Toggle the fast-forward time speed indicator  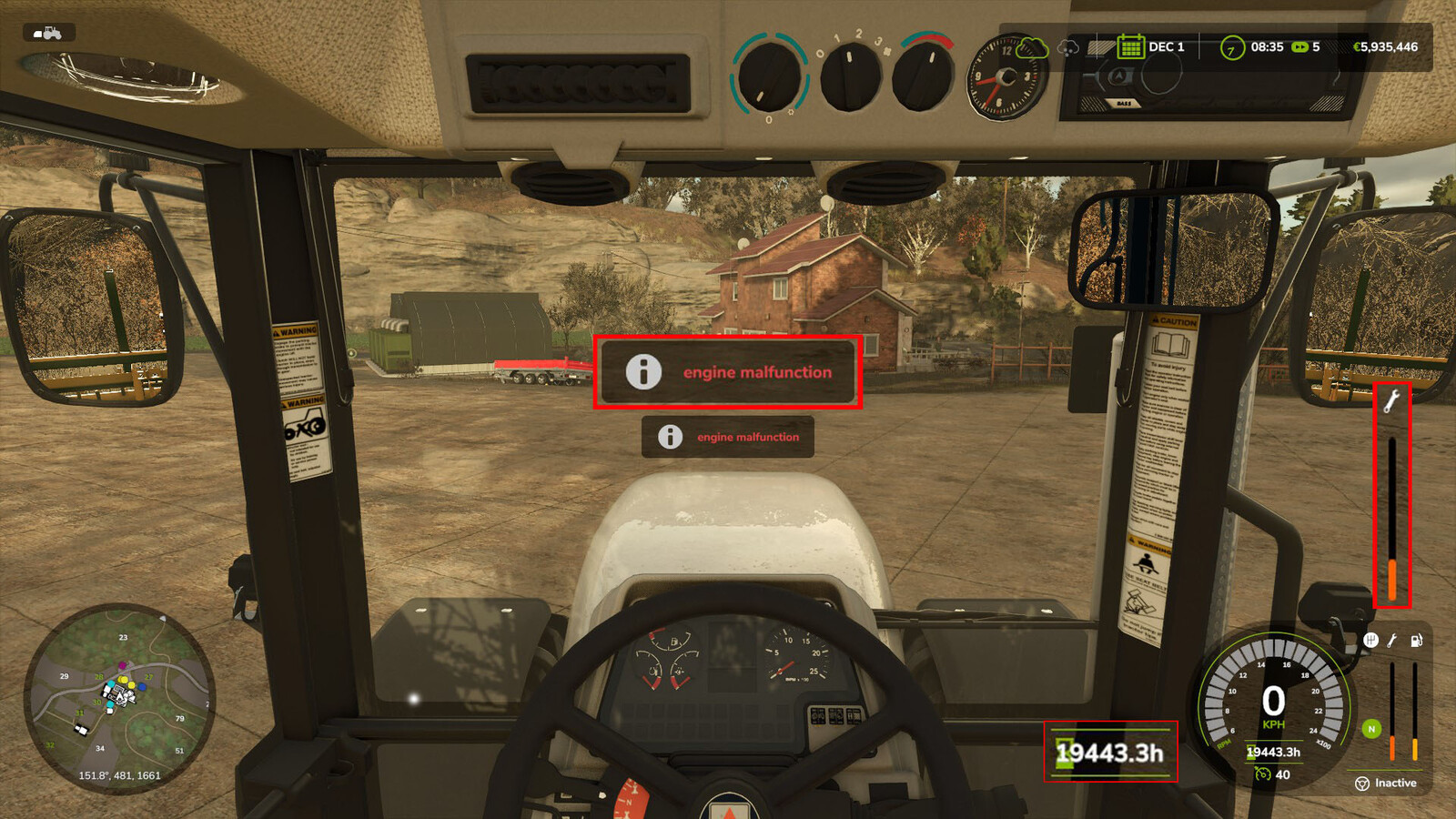(1301, 45)
